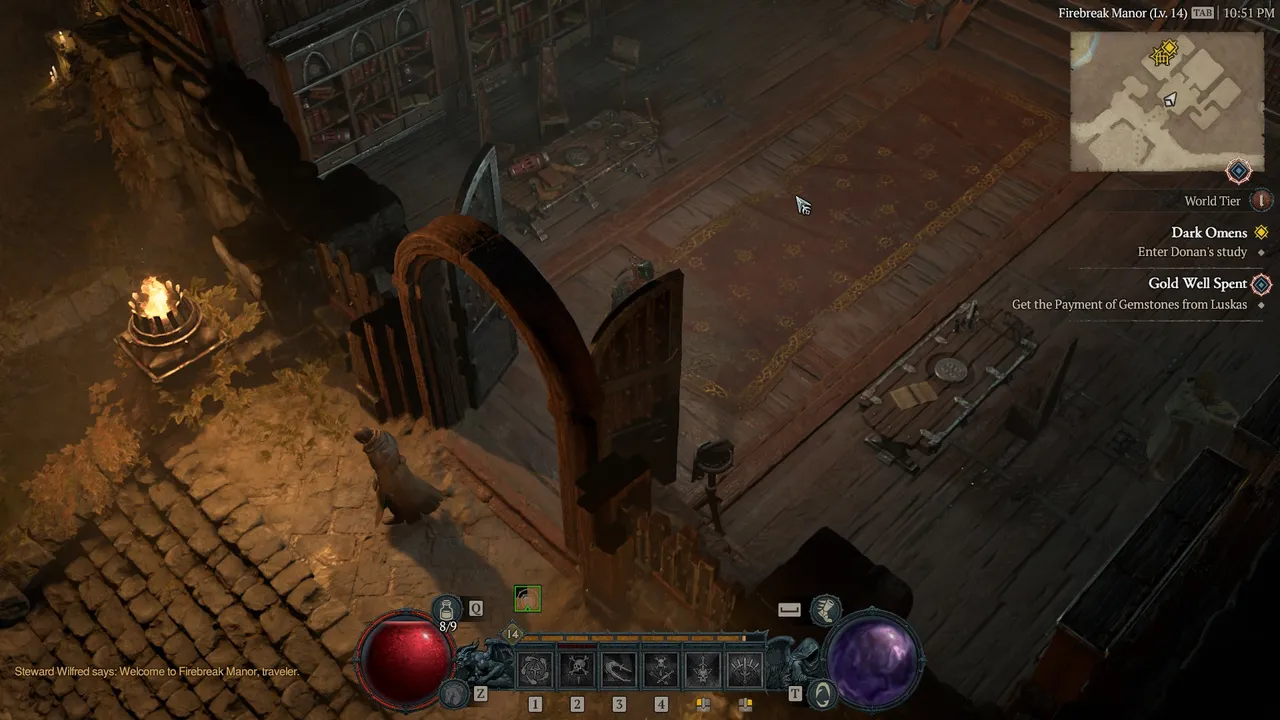Click the green-bordered buff icon
Image resolution: width=1280 pixels, height=720 pixels.
pos(527,599)
